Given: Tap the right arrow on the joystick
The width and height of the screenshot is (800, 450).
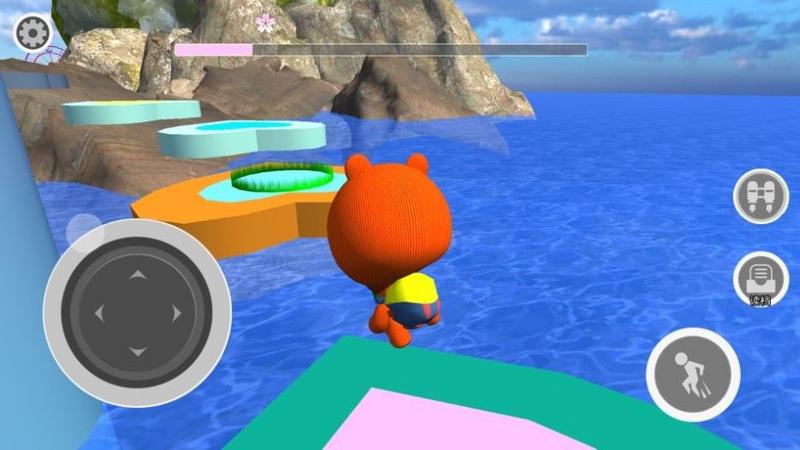Looking at the screenshot, I should 177,313.
